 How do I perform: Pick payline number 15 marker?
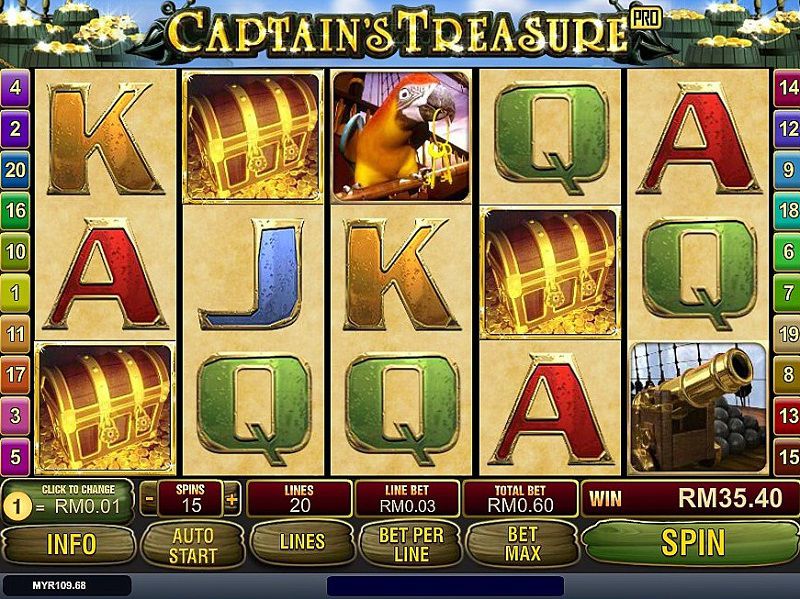pyautogui.click(x=786, y=457)
